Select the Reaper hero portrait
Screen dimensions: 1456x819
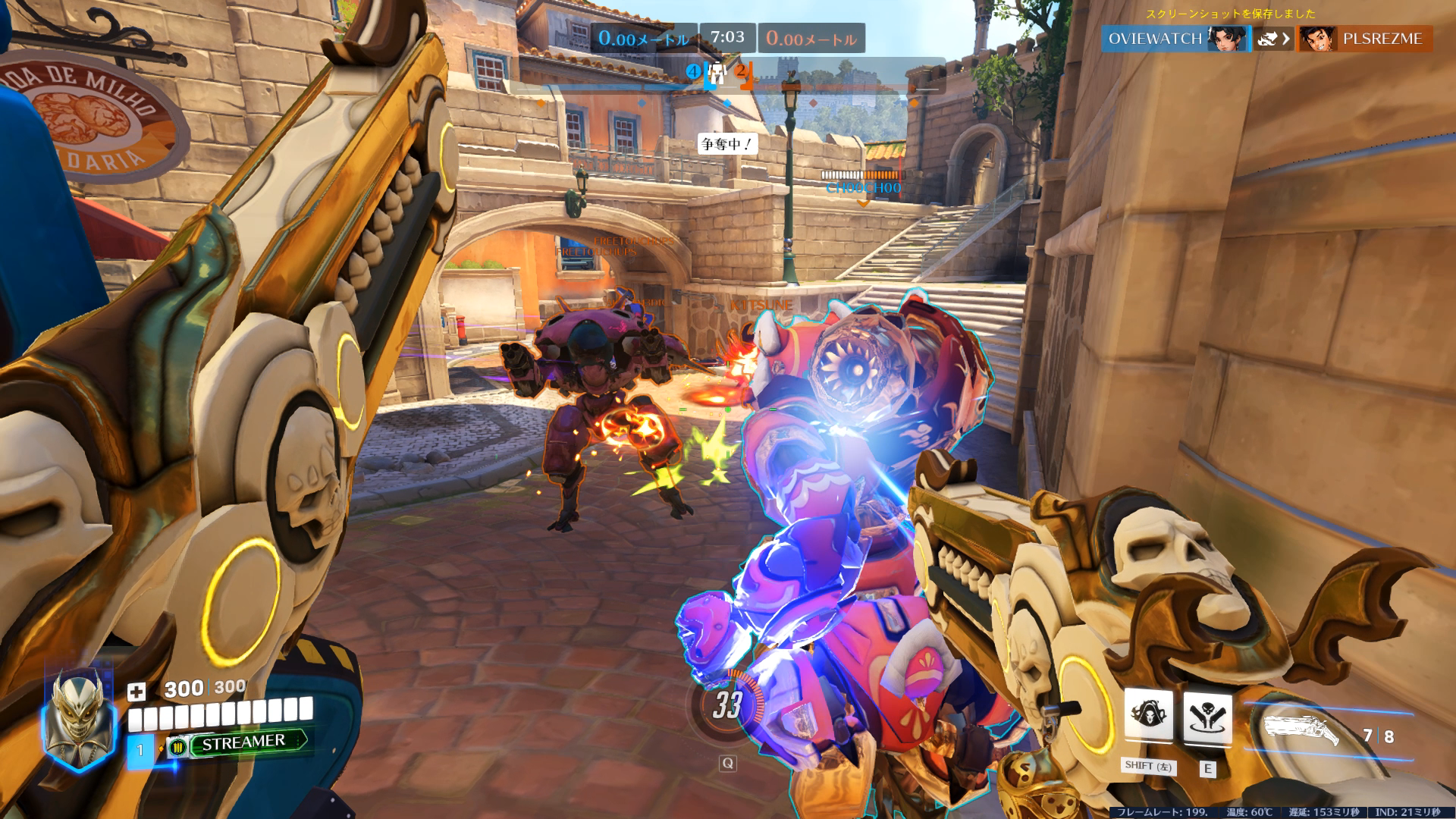coord(79,718)
